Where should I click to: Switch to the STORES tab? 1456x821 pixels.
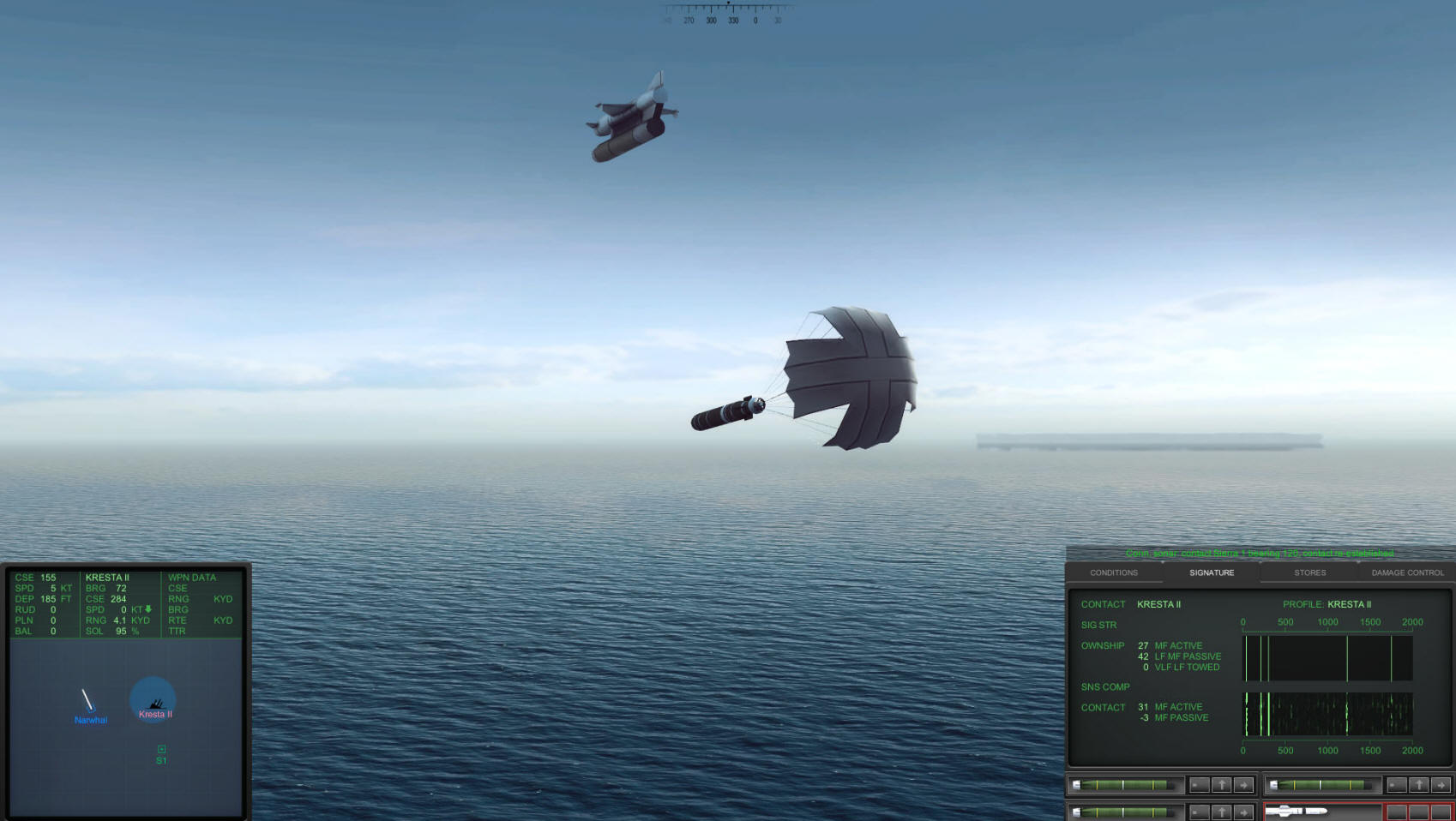point(1309,572)
